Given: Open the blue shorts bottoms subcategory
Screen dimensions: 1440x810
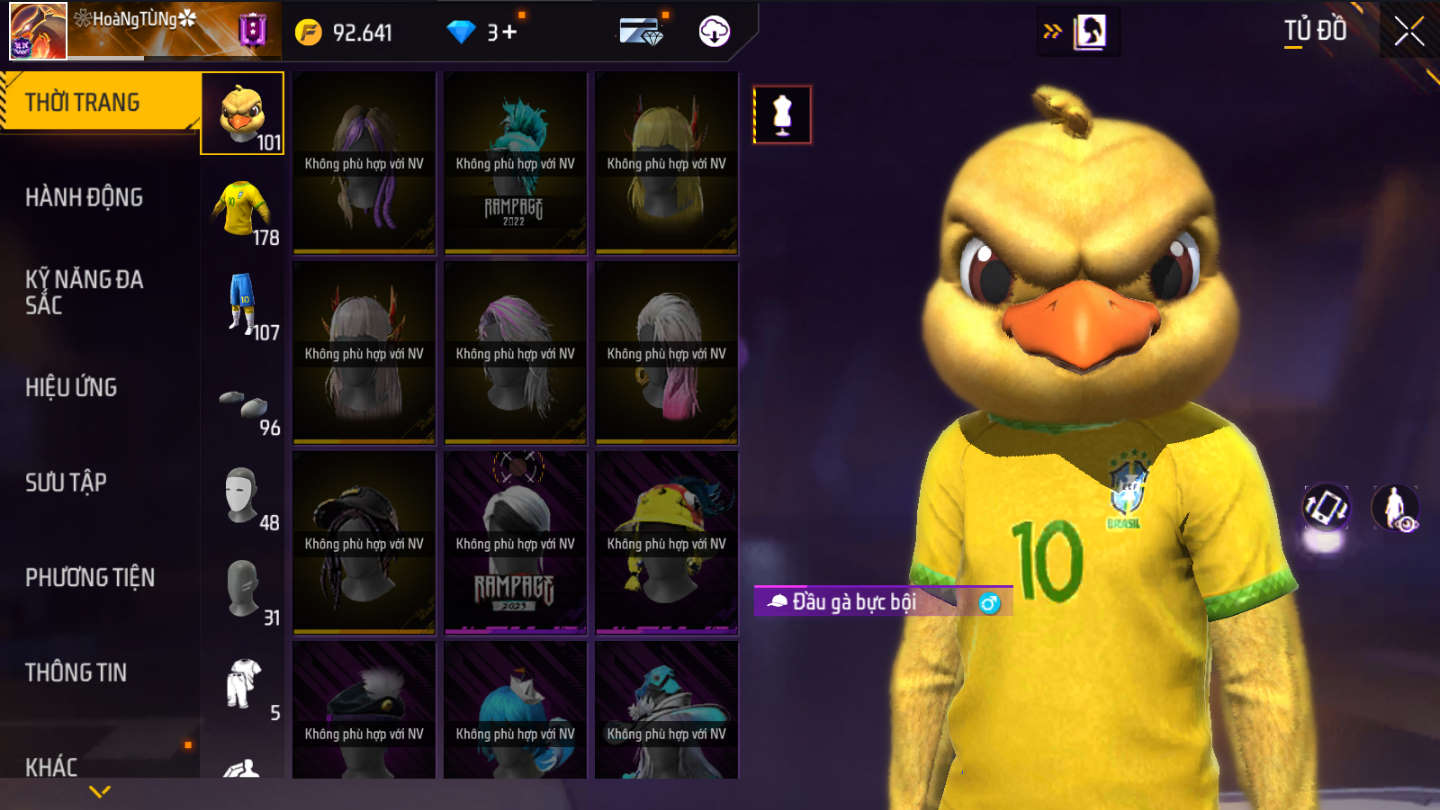Looking at the screenshot, I should [x=242, y=303].
